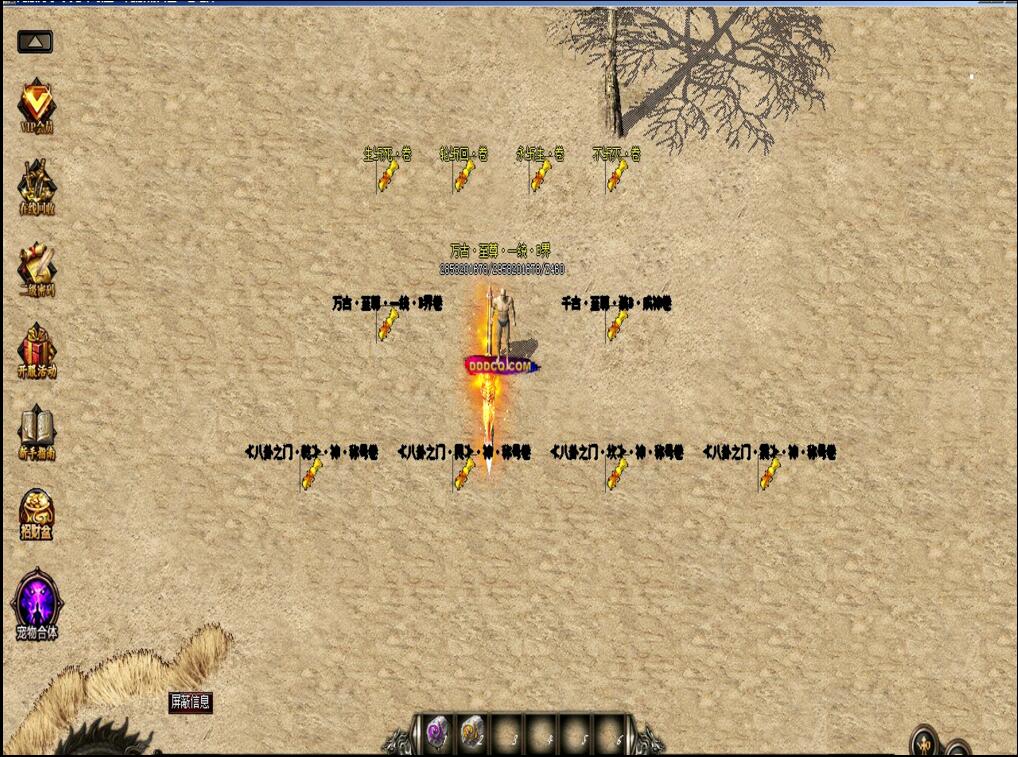Open the 招财盒 fortune box

37,514
